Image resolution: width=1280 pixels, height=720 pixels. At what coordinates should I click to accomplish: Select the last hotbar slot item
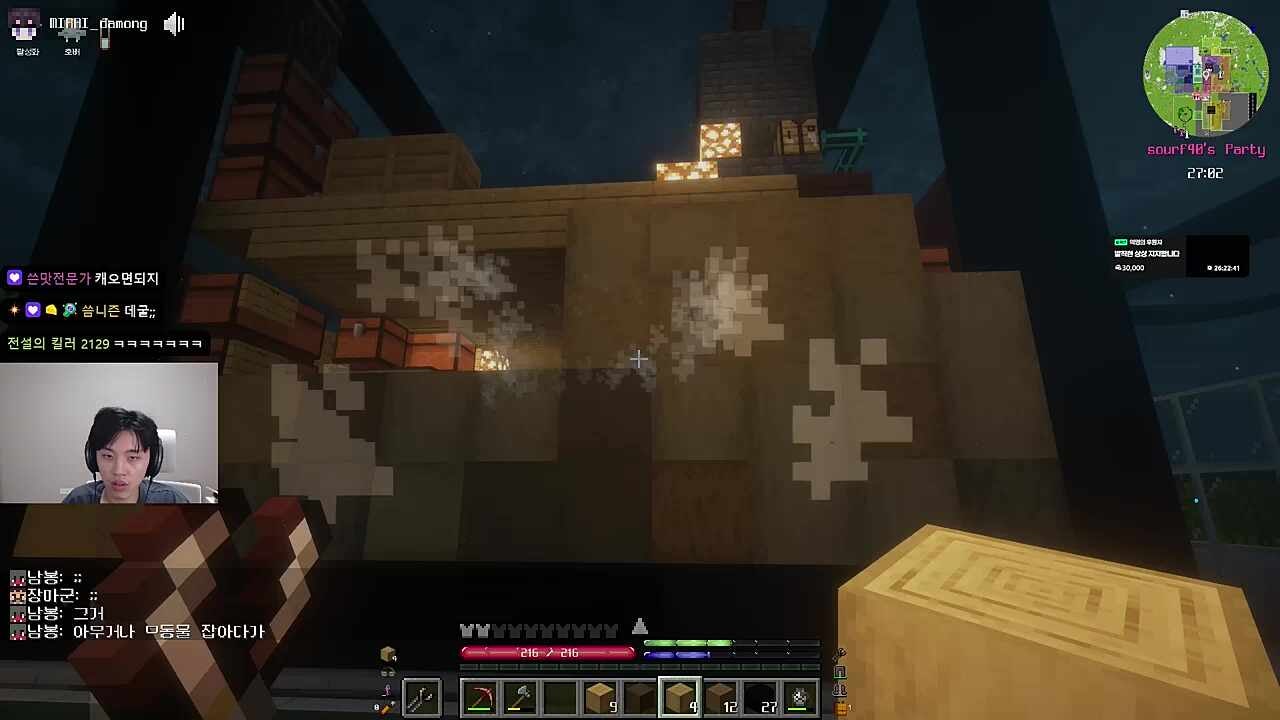pyautogui.click(x=799, y=697)
